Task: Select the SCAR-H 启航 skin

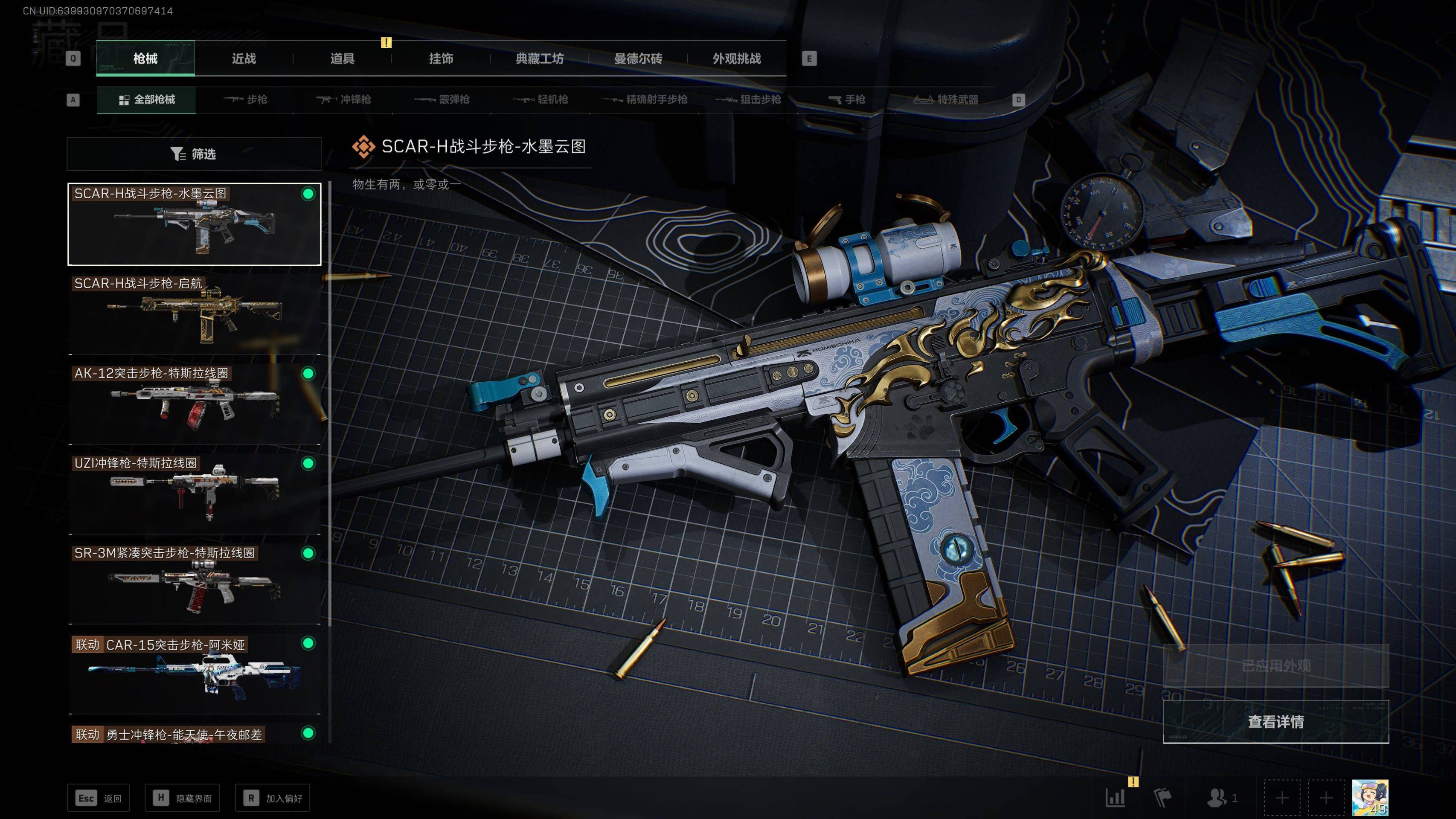Action: tap(195, 314)
